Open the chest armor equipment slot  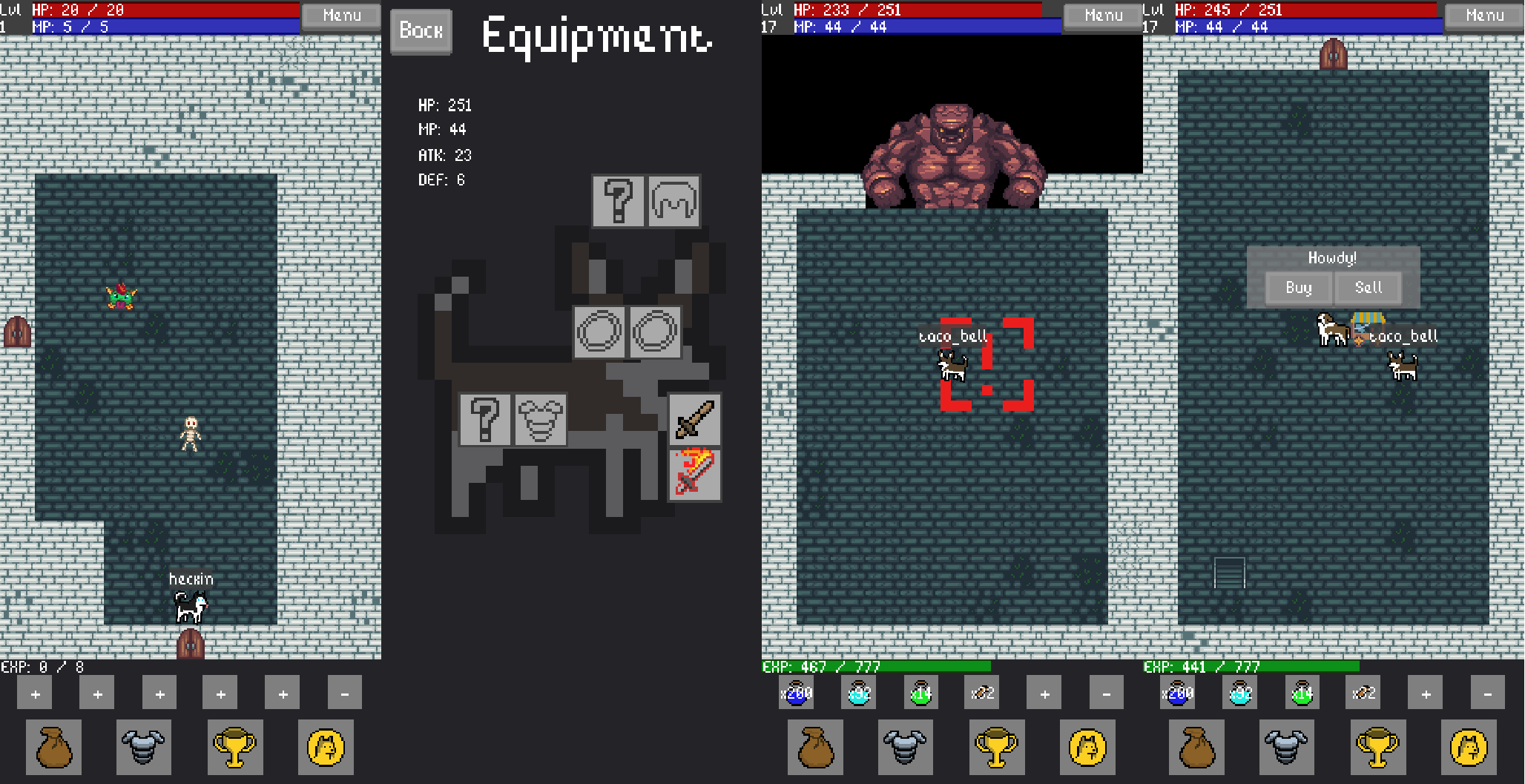point(539,421)
